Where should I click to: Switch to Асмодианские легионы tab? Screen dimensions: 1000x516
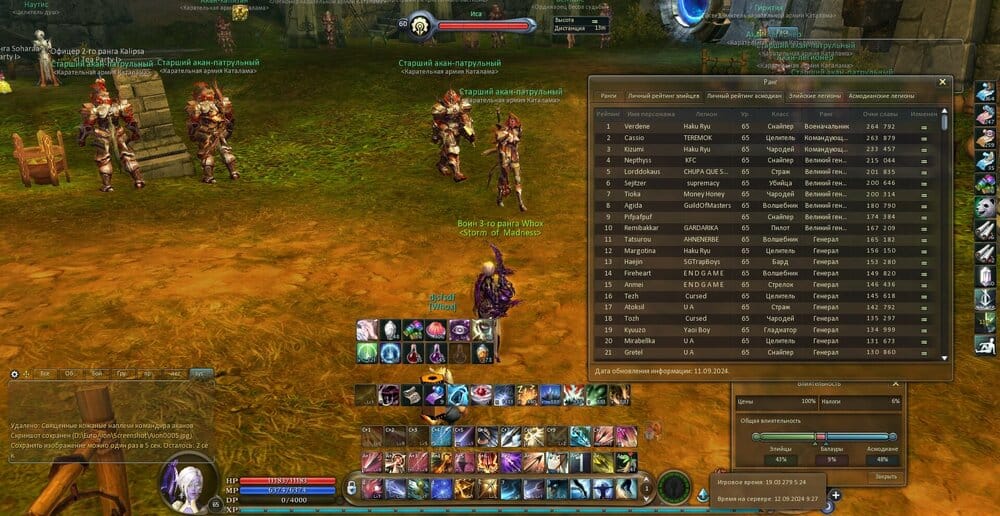coord(882,96)
